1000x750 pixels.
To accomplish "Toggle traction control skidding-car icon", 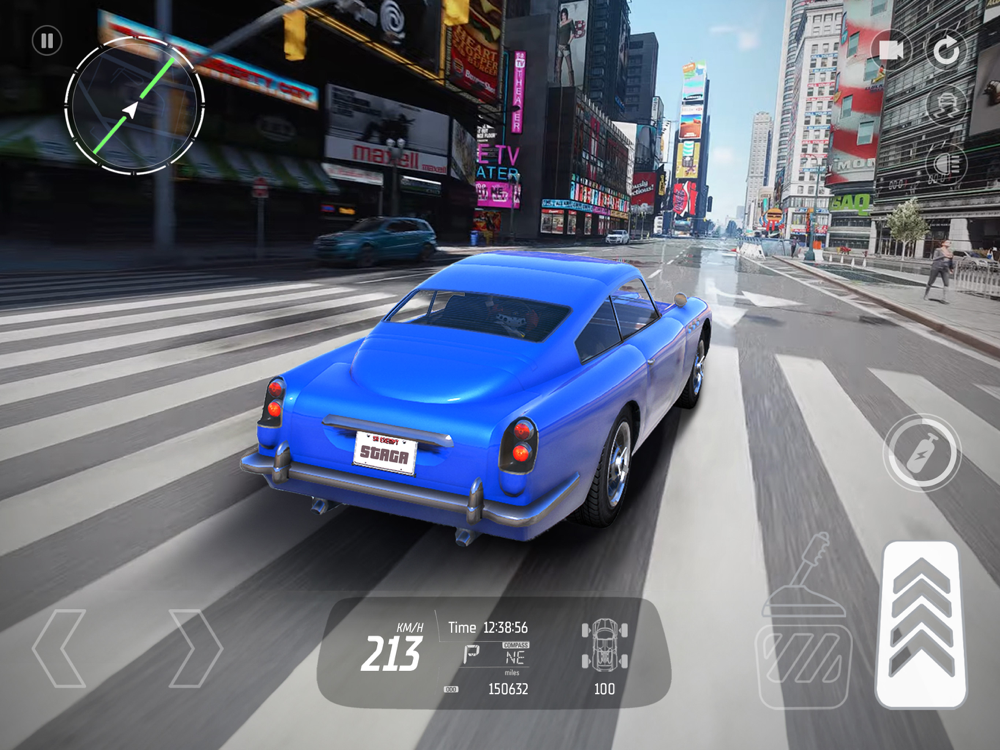I will click(x=945, y=104).
